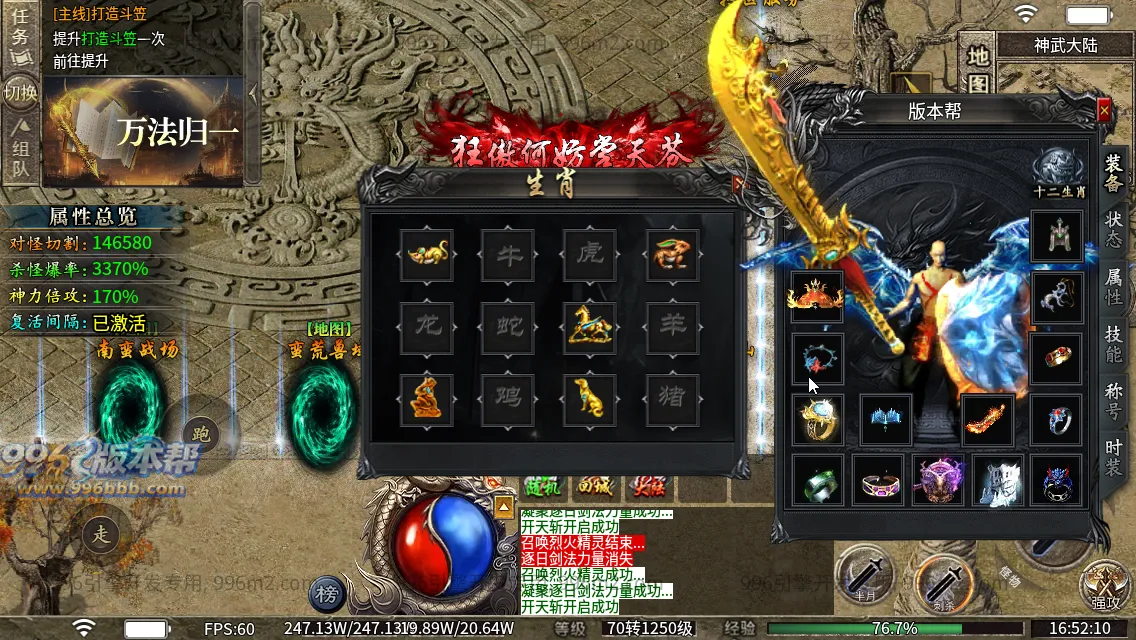This screenshot has height=640, width=1136.
Task: Close the 版本帮 character equipment panel
Action: click(1104, 110)
